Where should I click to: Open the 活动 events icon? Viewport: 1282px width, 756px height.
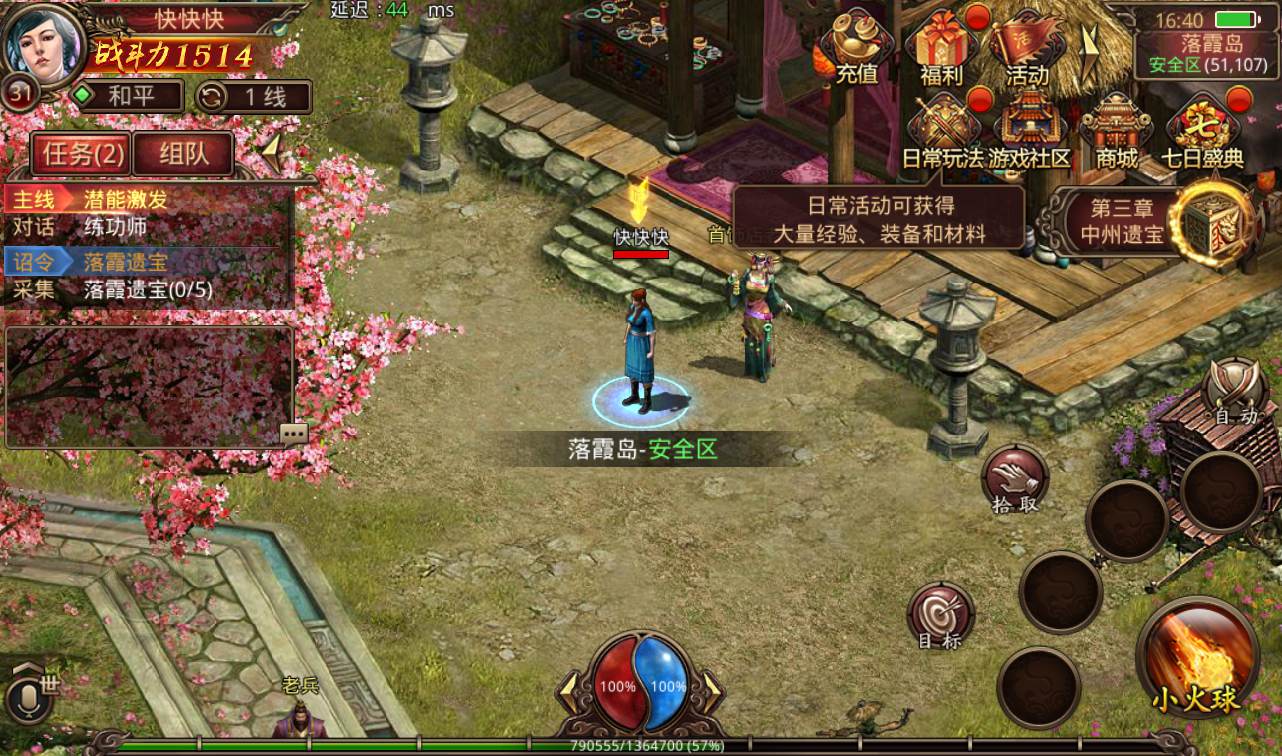click(x=1026, y=48)
